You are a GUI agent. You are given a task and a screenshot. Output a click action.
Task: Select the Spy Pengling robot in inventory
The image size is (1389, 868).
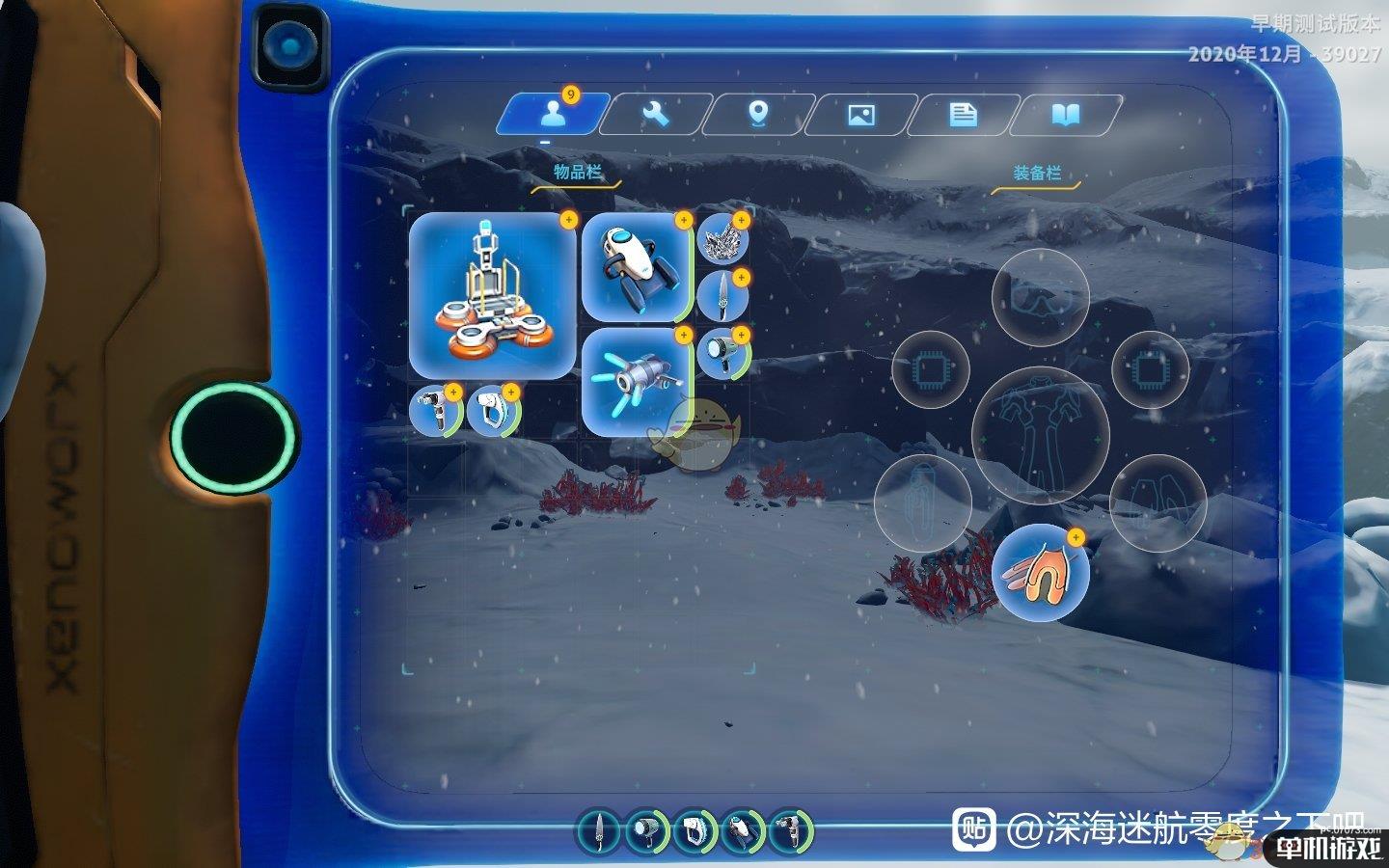(x=636, y=267)
